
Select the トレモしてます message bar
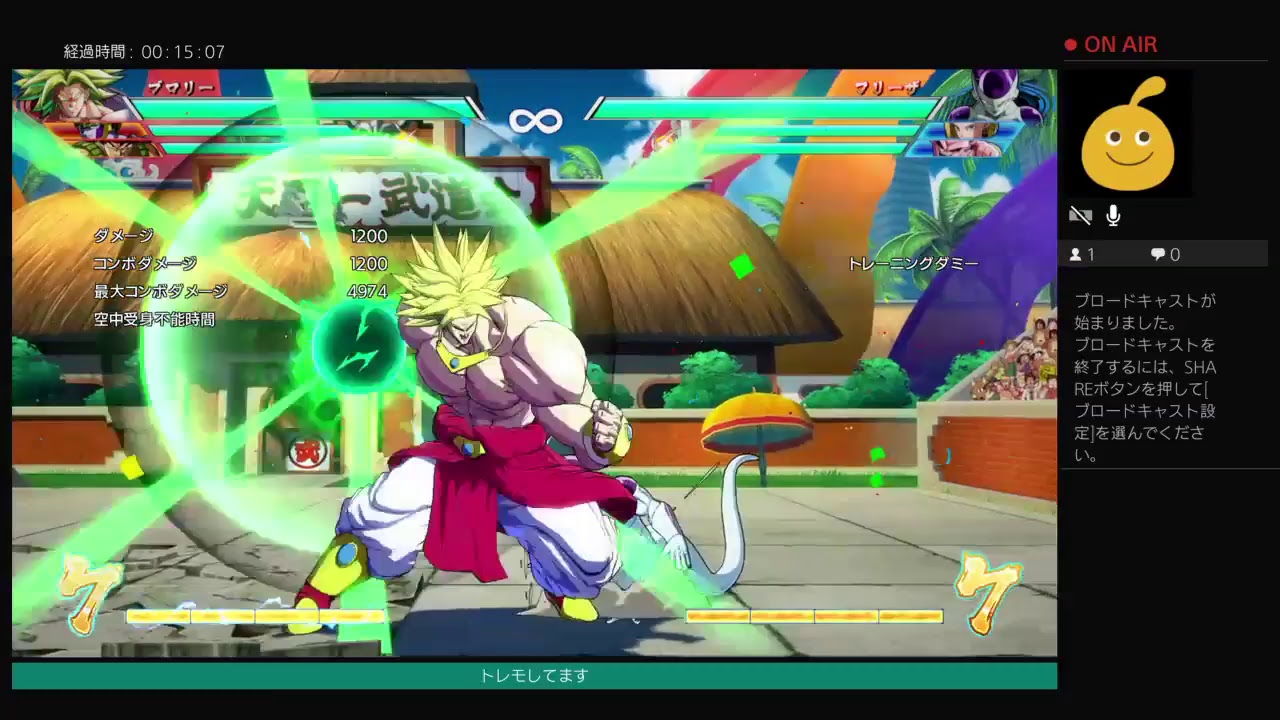[x=533, y=676]
